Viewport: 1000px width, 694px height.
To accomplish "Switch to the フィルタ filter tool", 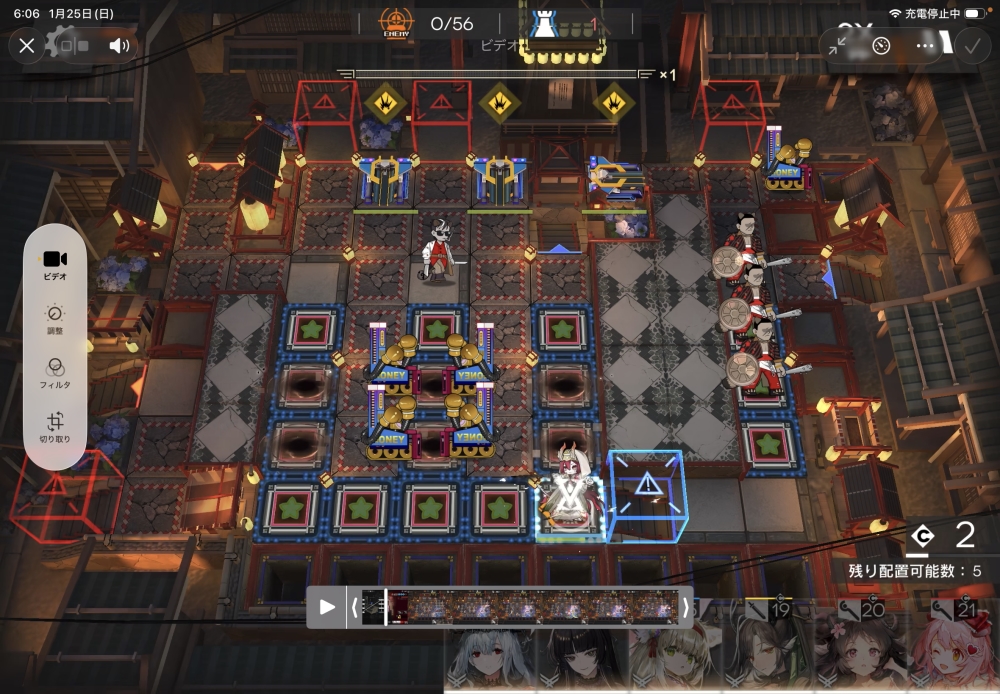I will point(55,372).
